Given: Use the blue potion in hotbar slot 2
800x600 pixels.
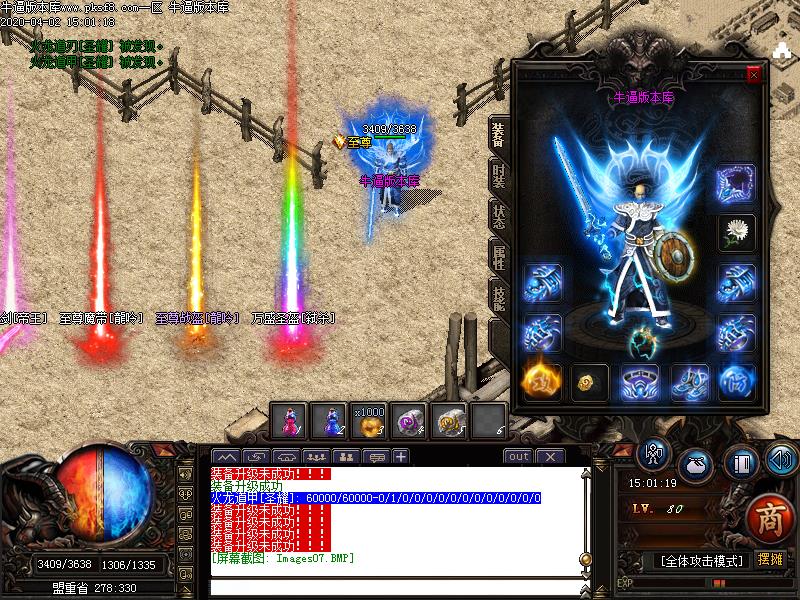Looking at the screenshot, I should (x=329, y=421).
